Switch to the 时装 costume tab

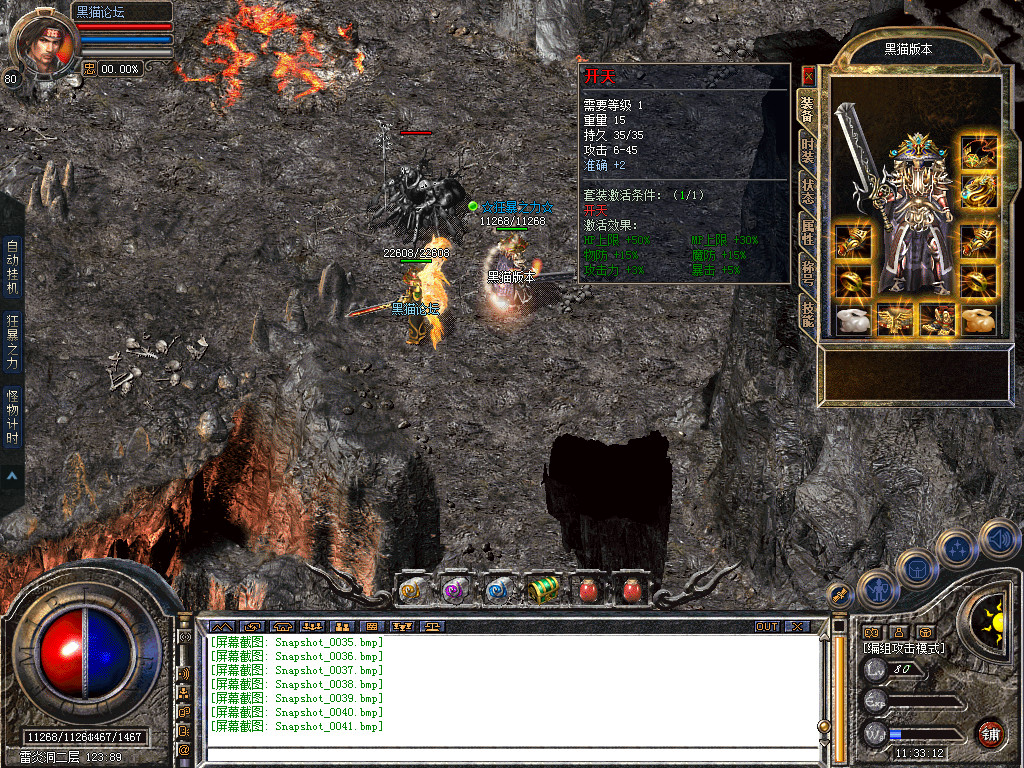[807, 150]
